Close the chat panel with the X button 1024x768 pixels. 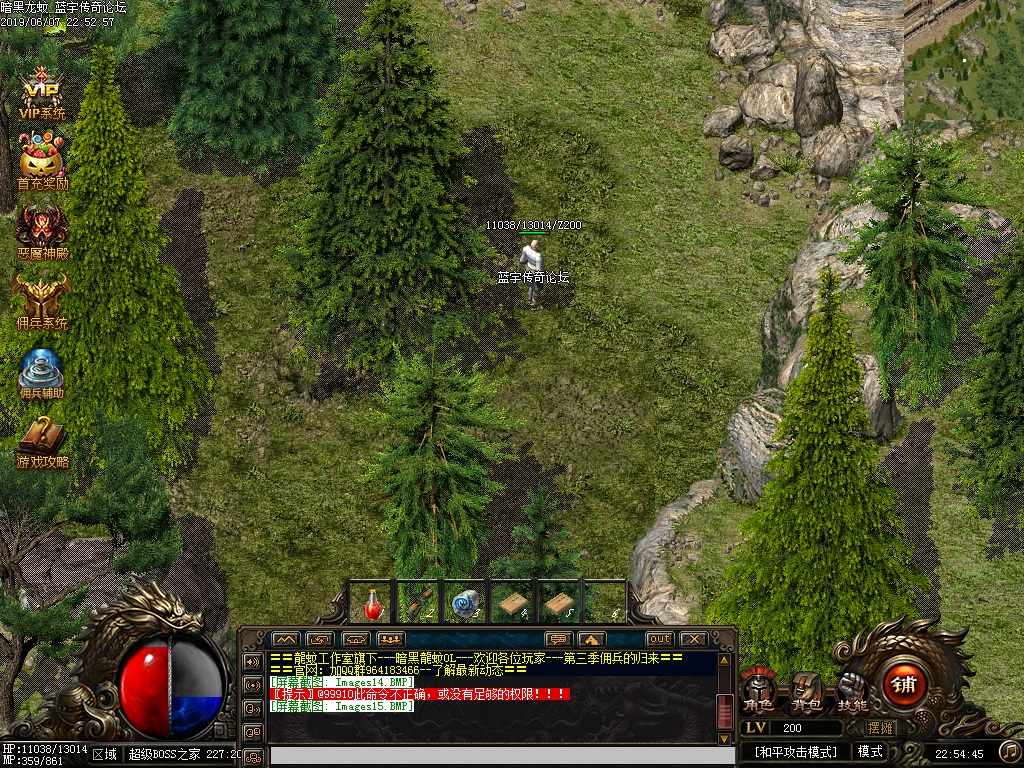click(x=693, y=639)
